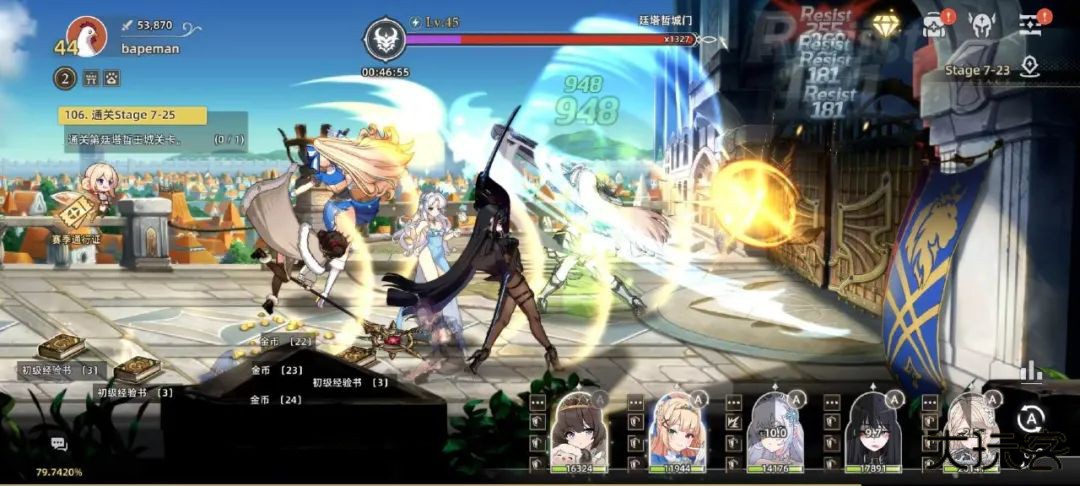The width and height of the screenshot is (1080, 486).
Task: Open the Stage 7-23 map marker
Action: pos(1030,68)
